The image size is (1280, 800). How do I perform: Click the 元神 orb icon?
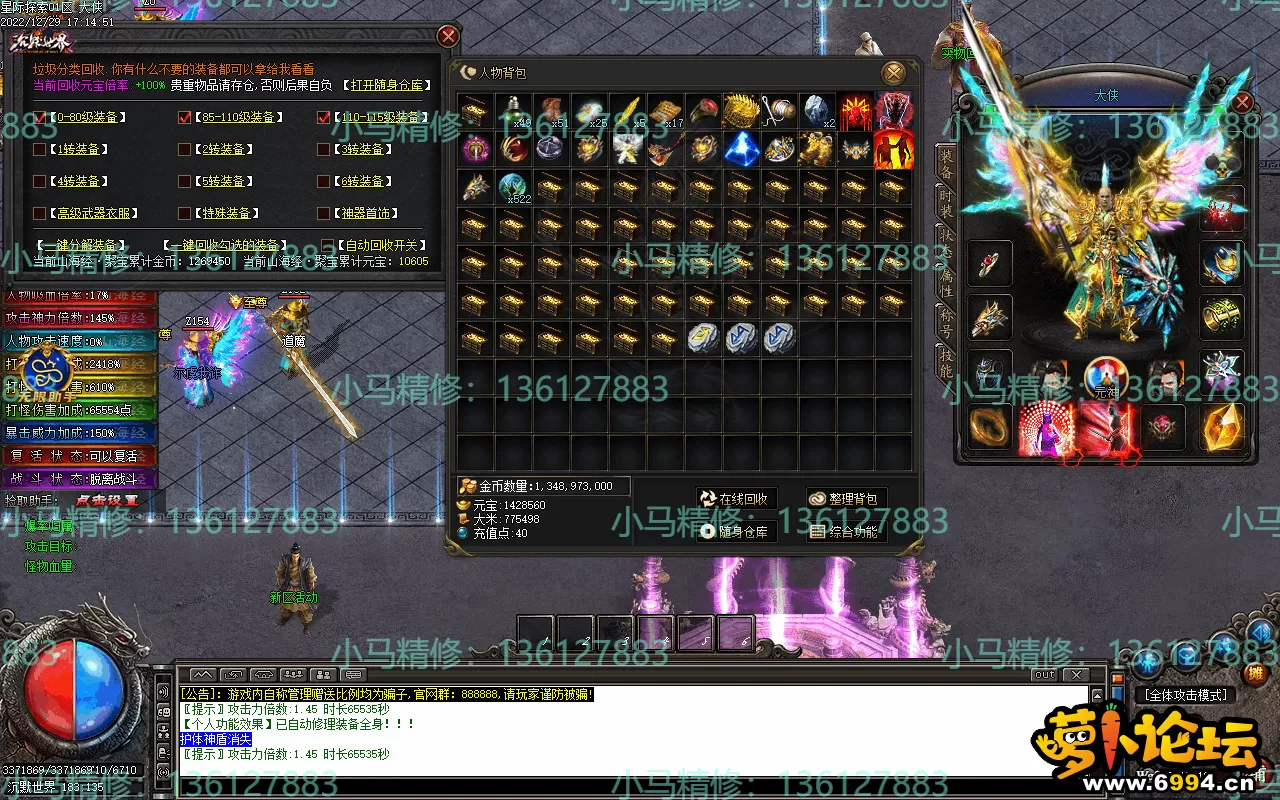tap(1105, 379)
